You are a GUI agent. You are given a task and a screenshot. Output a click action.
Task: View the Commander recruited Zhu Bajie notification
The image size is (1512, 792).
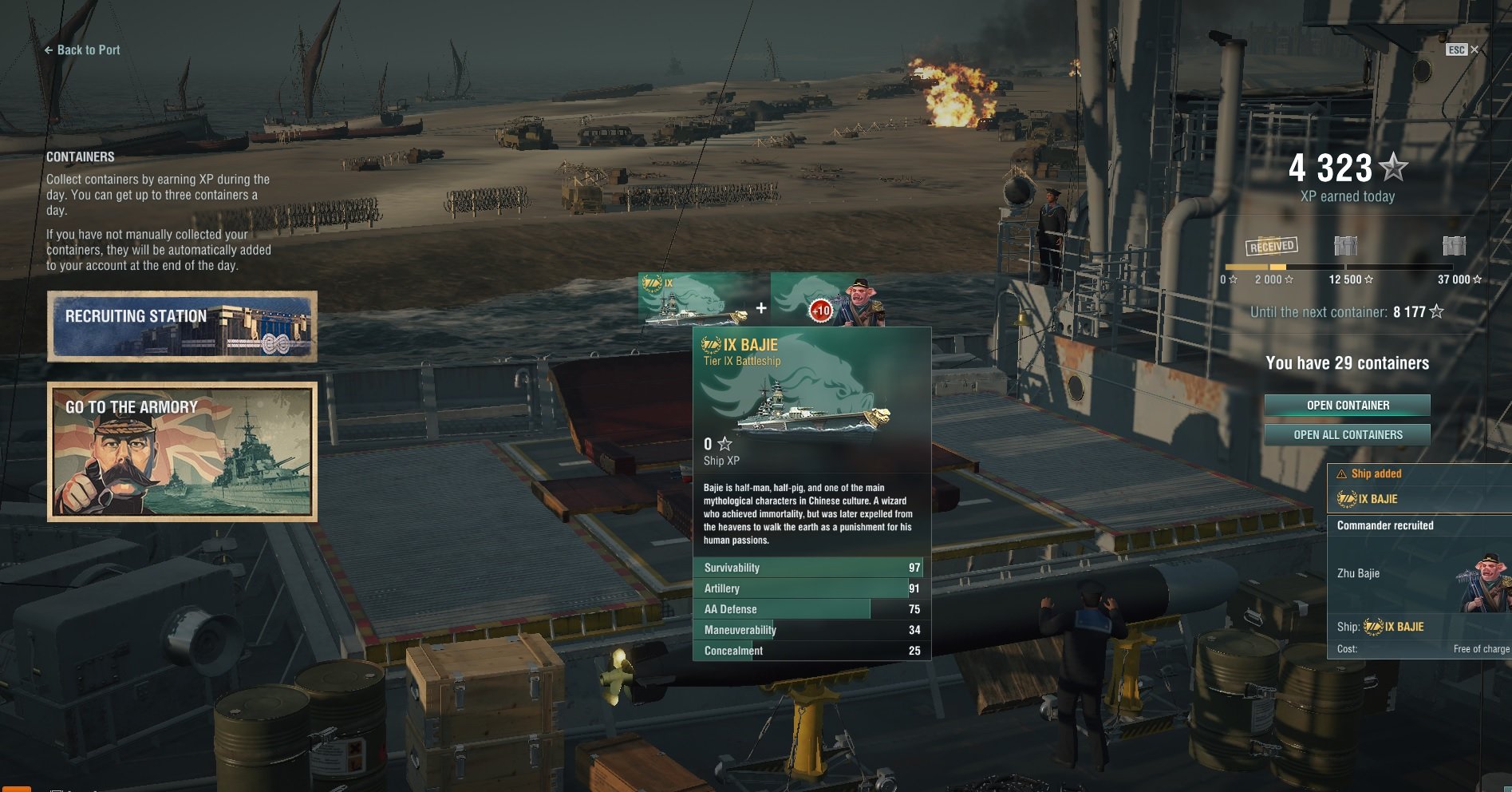pyautogui.click(x=1419, y=587)
